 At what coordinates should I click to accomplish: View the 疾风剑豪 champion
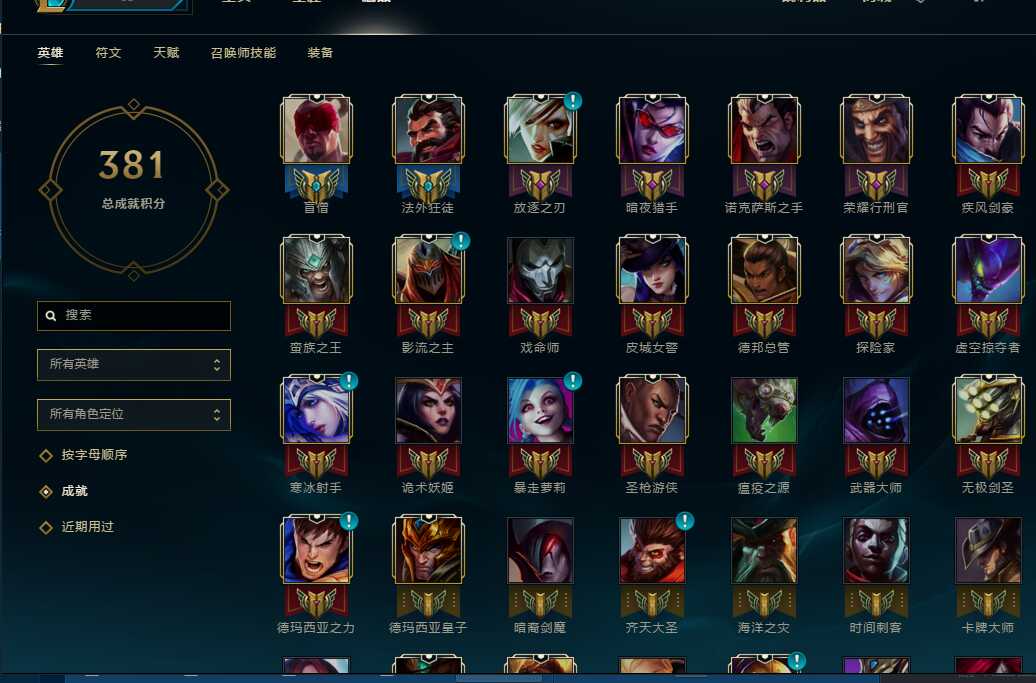click(988, 131)
